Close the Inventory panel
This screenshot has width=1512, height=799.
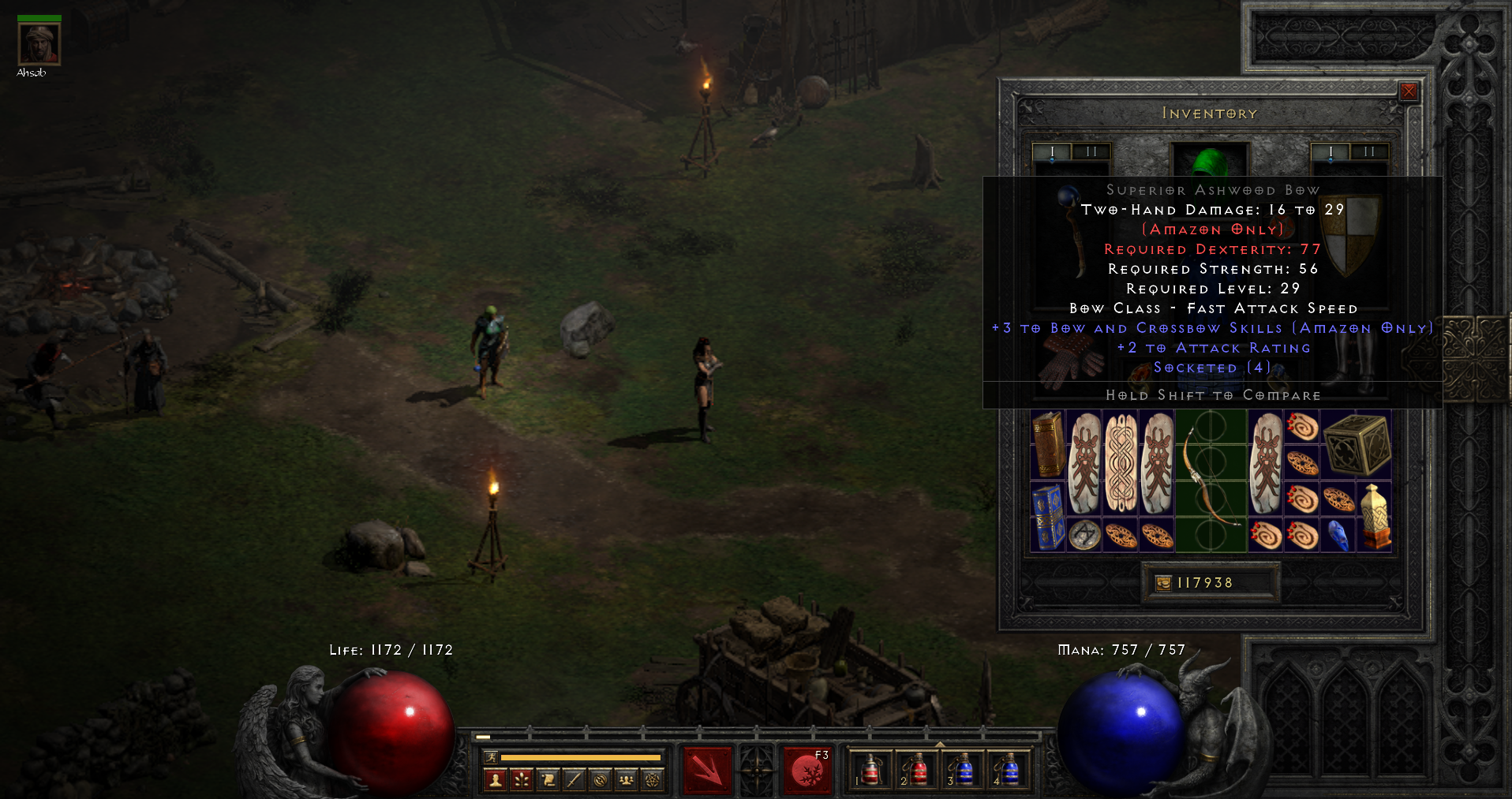(1409, 91)
